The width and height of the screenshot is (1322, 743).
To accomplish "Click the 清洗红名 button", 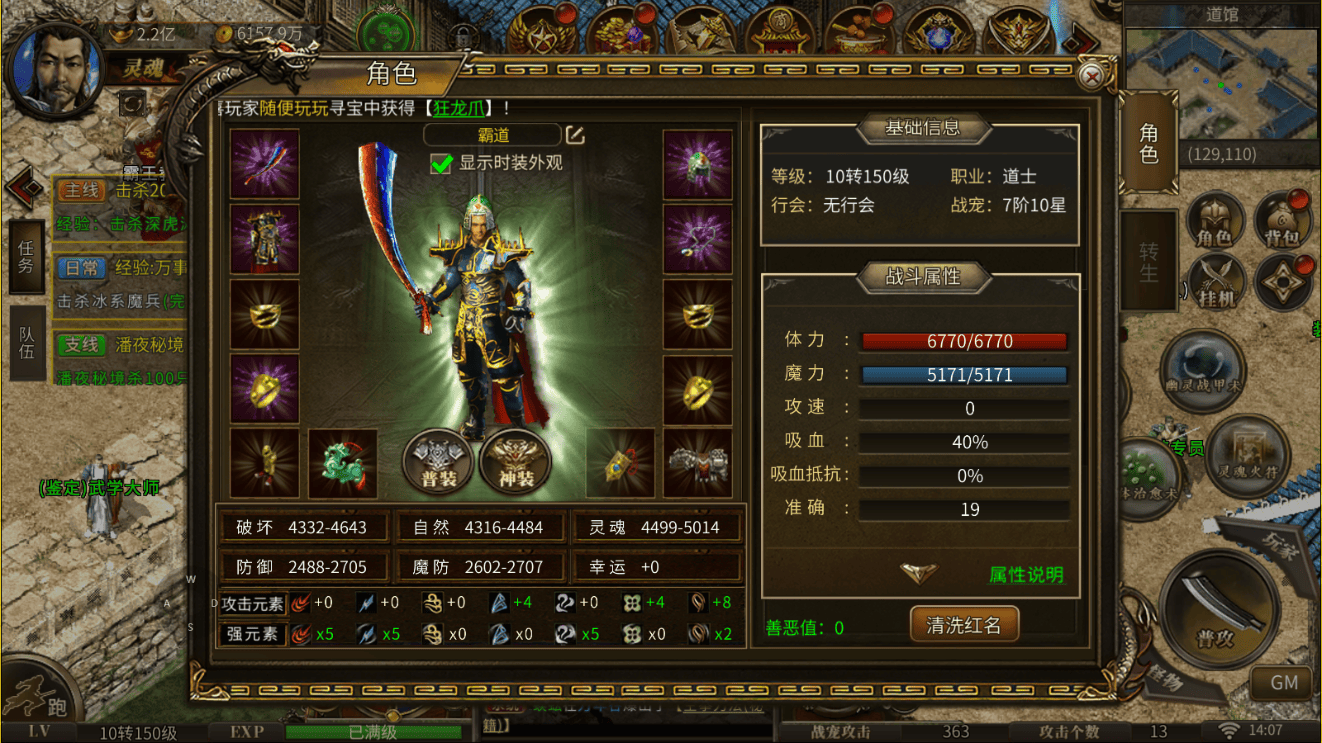I will [963, 625].
